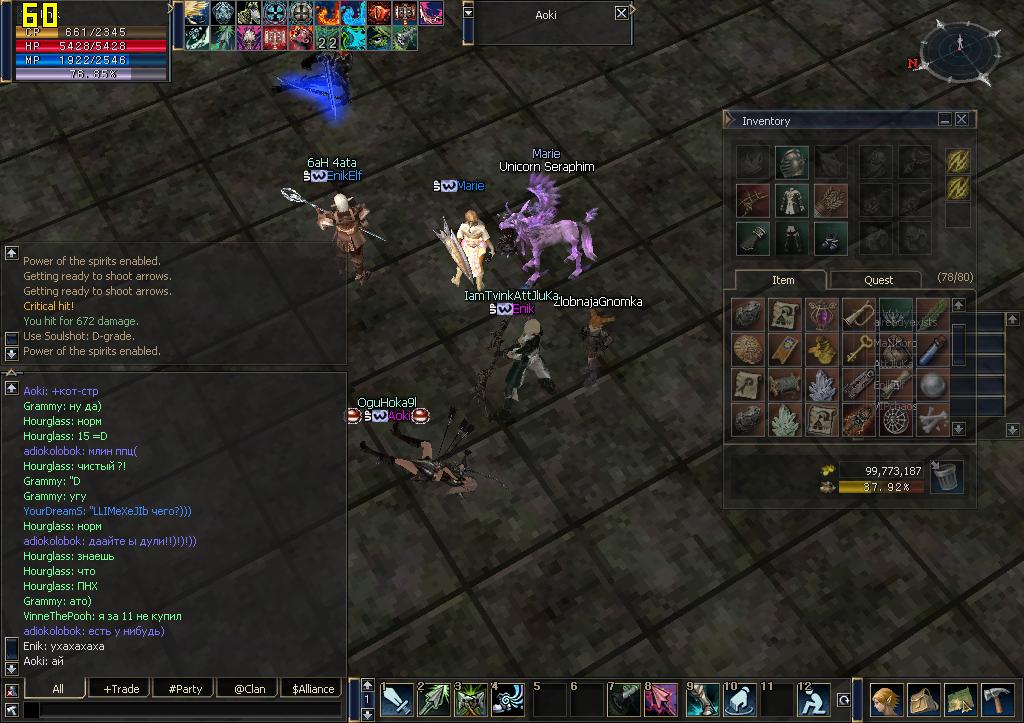Switch to the Quest tab in Inventory

[878, 280]
